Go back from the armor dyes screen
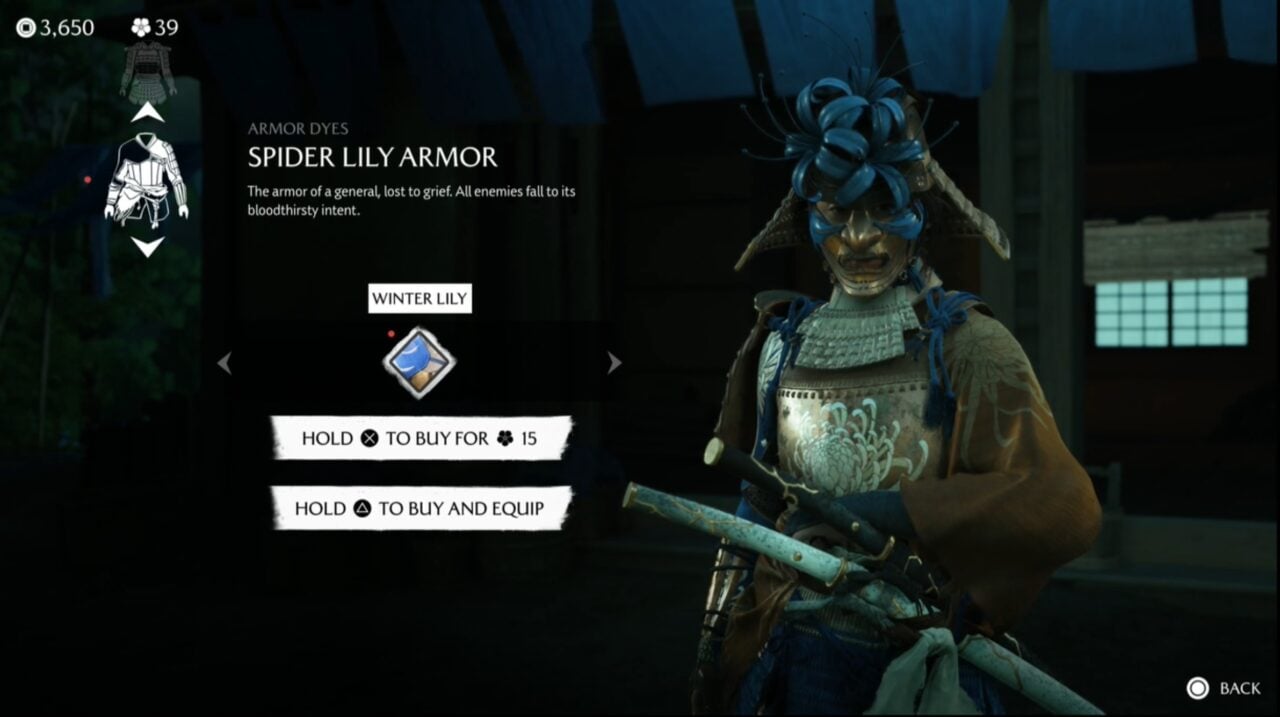Viewport: 1280px width, 717px height. pyautogui.click(x=1223, y=688)
